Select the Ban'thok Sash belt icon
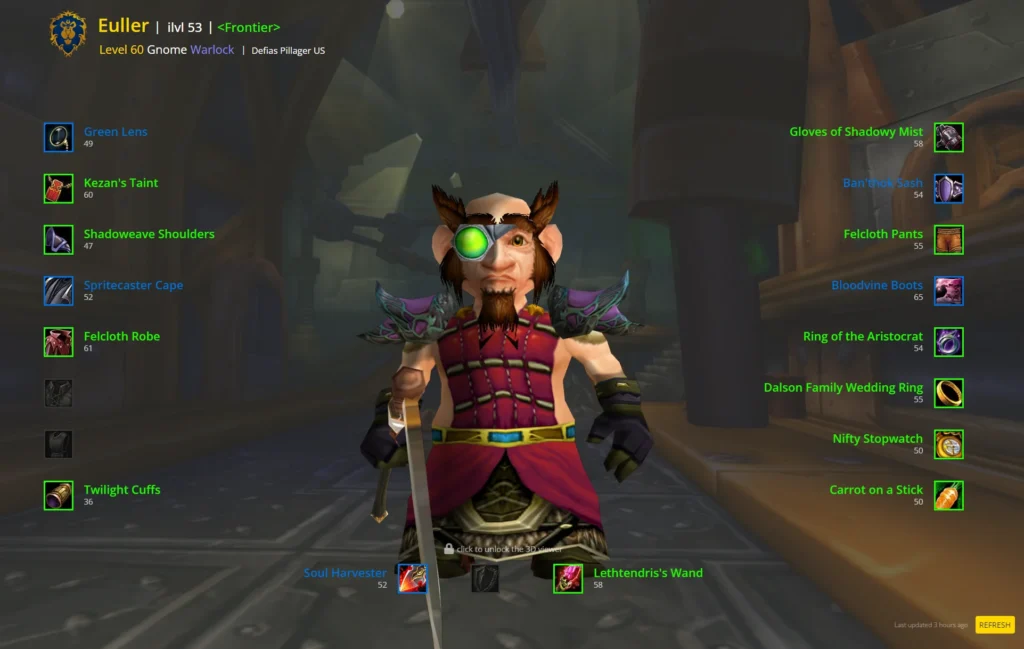1024x649 pixels. [x=948, y=188]
